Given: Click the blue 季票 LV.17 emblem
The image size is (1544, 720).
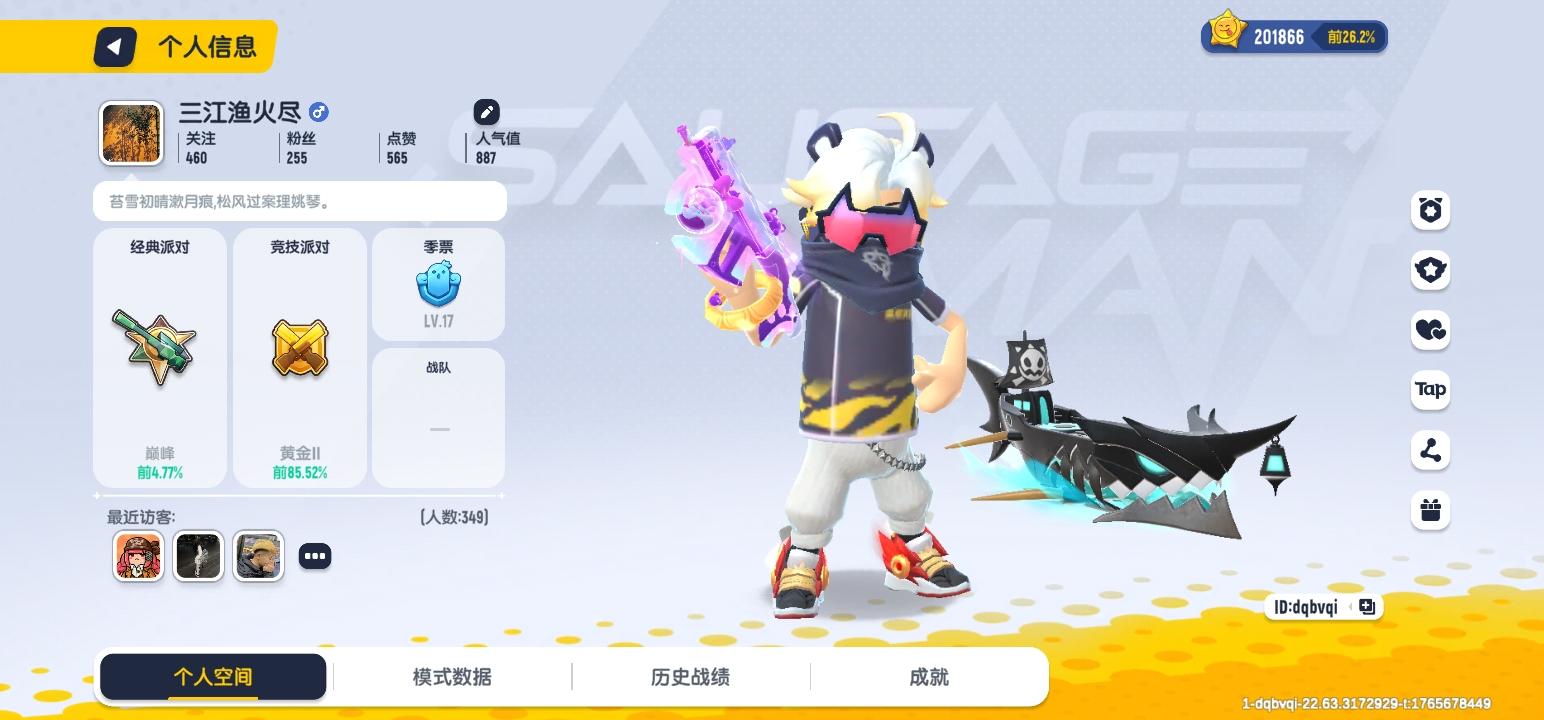Looking at the screenshot, I should point(437,285).
